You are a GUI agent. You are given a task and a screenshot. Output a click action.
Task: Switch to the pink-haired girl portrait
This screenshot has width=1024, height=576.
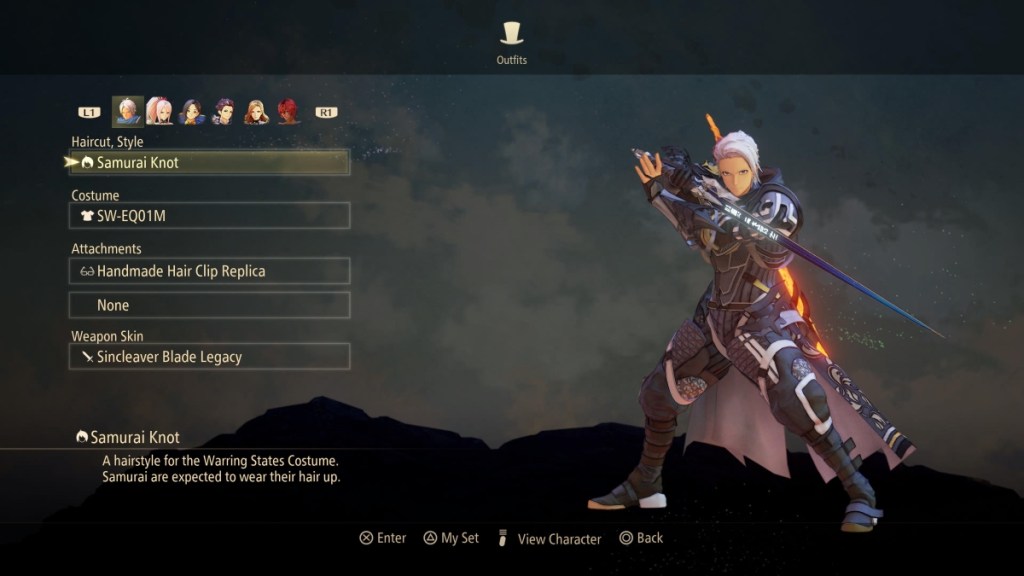click(159, 111)
